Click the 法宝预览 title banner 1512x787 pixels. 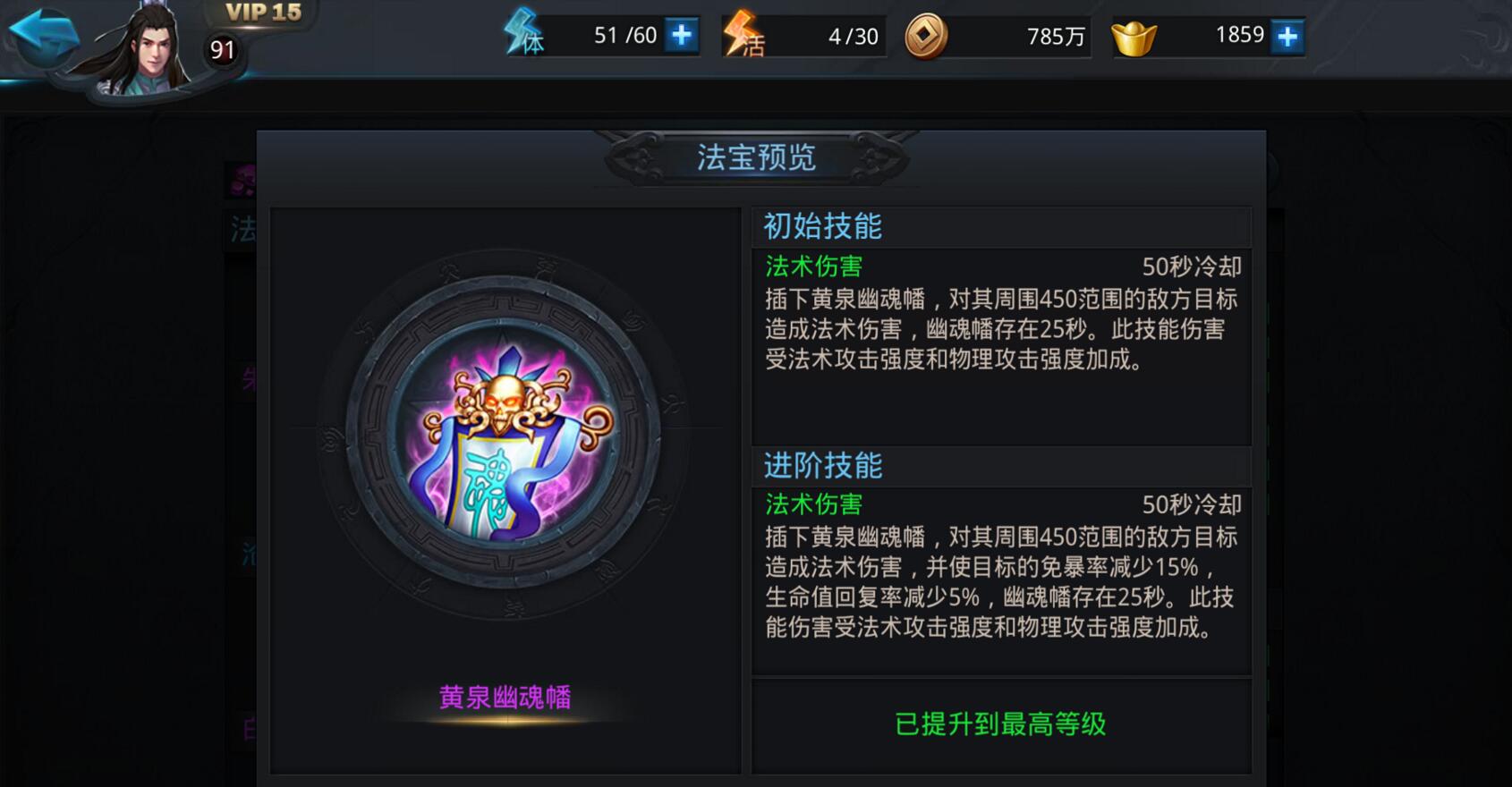(x=757, y=156)
